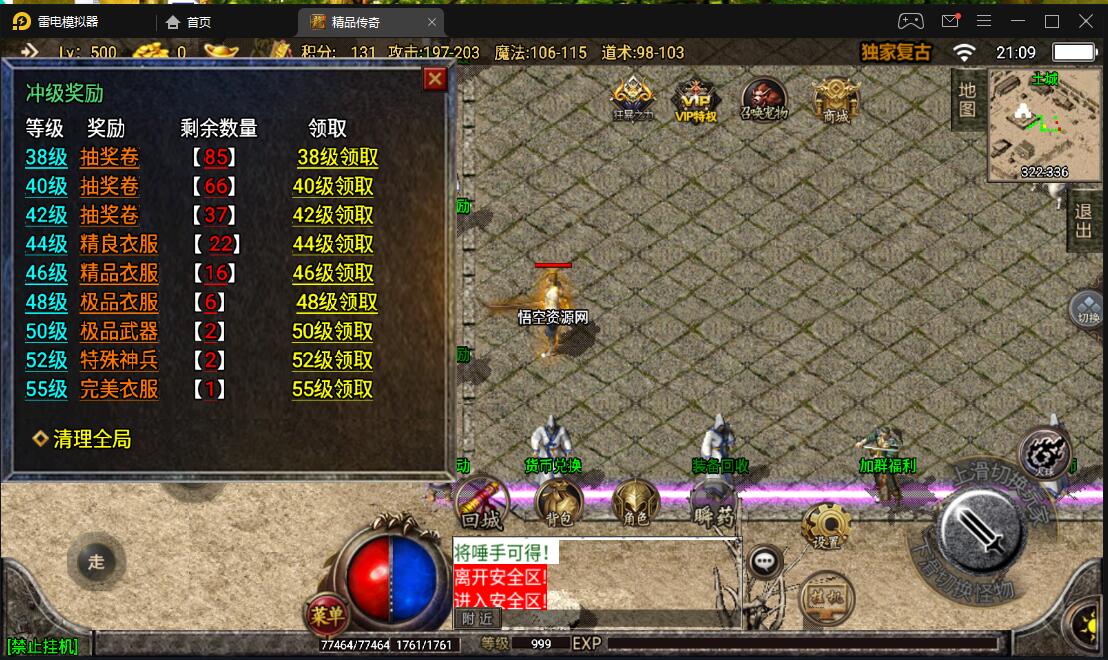Open the 背包 backpack

point(559,502)
